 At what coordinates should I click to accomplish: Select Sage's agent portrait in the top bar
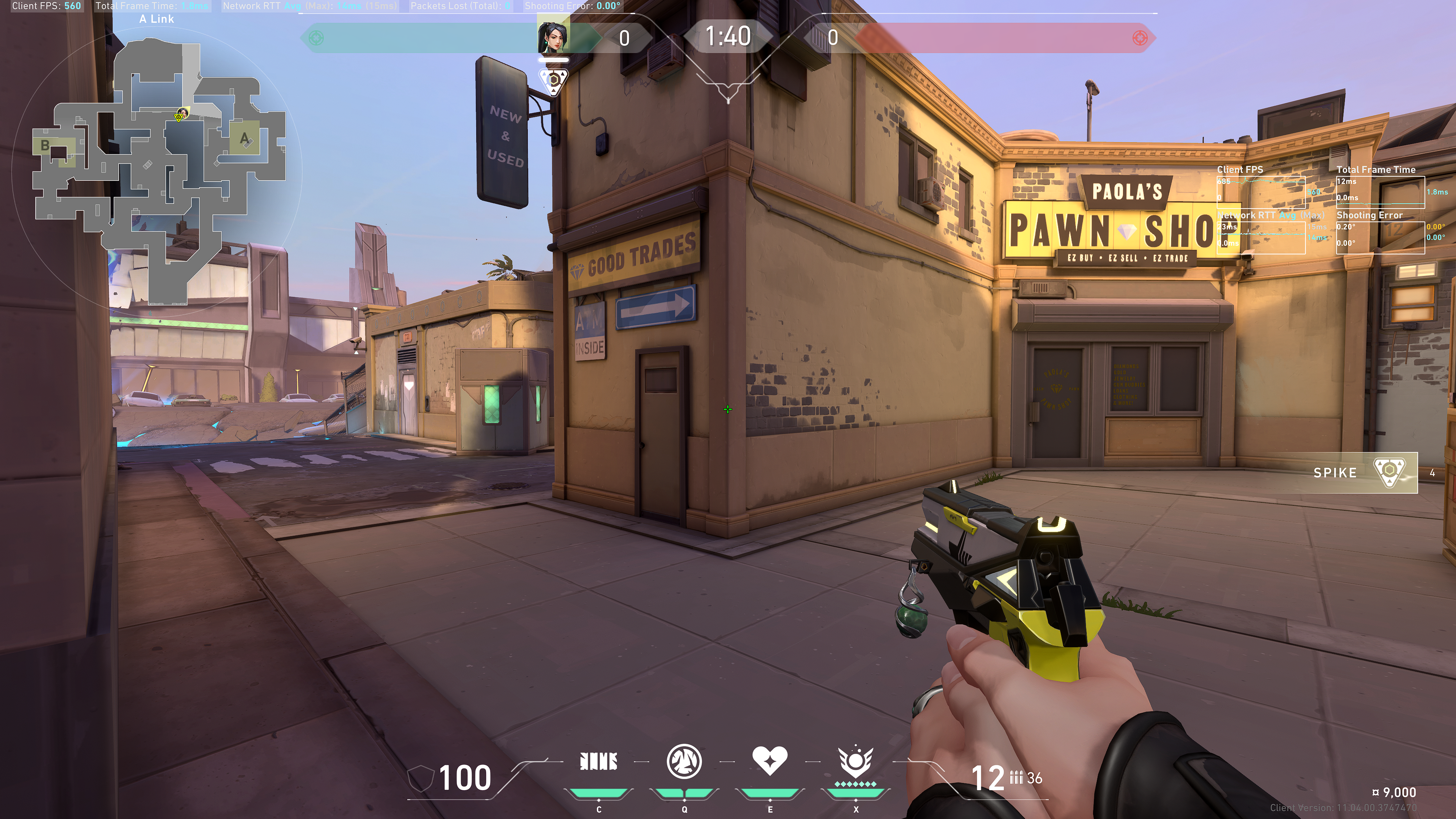pyautogui.click(x=552, y=37)
